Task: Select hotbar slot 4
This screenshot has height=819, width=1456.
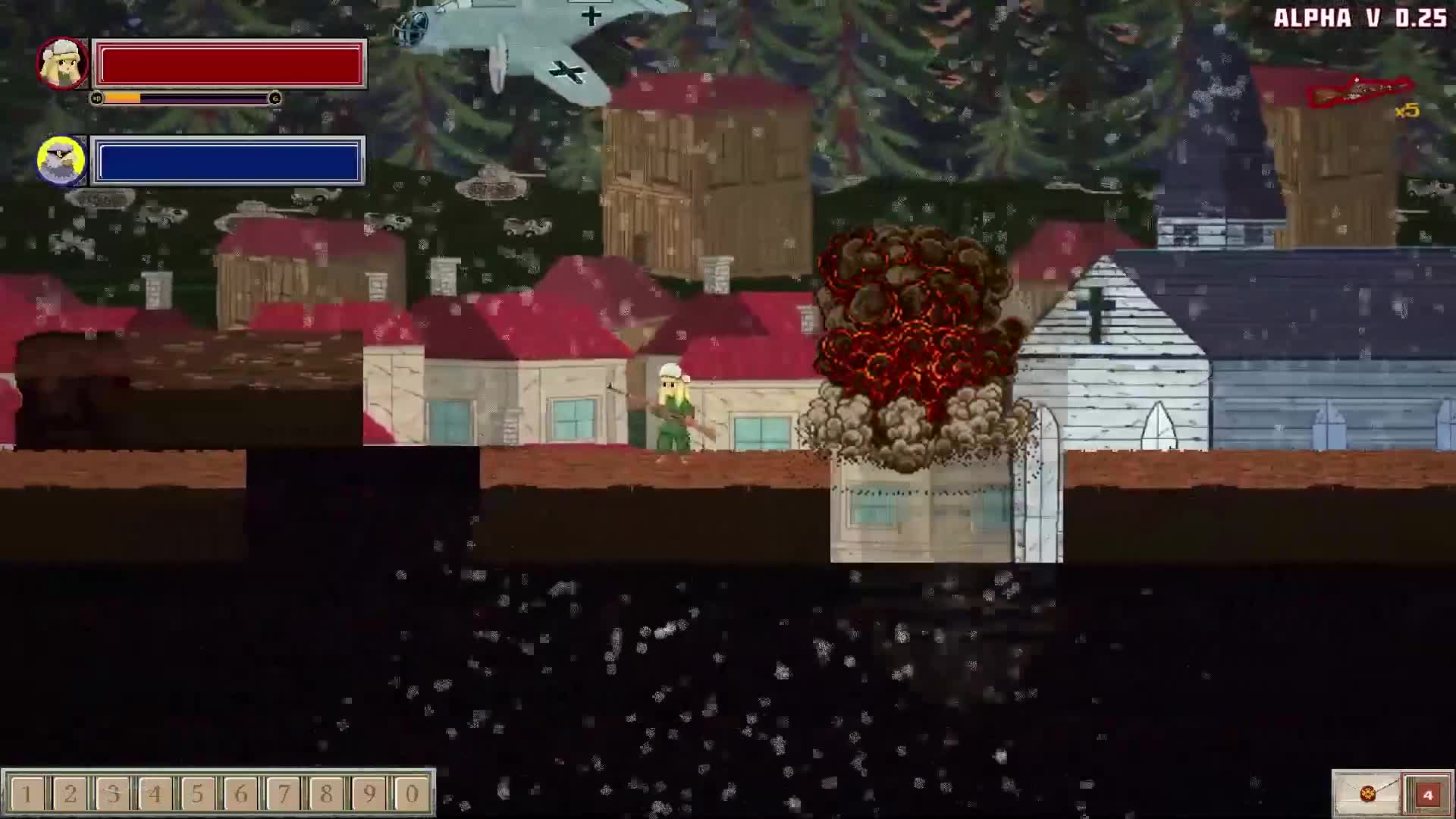Action: 155,793
